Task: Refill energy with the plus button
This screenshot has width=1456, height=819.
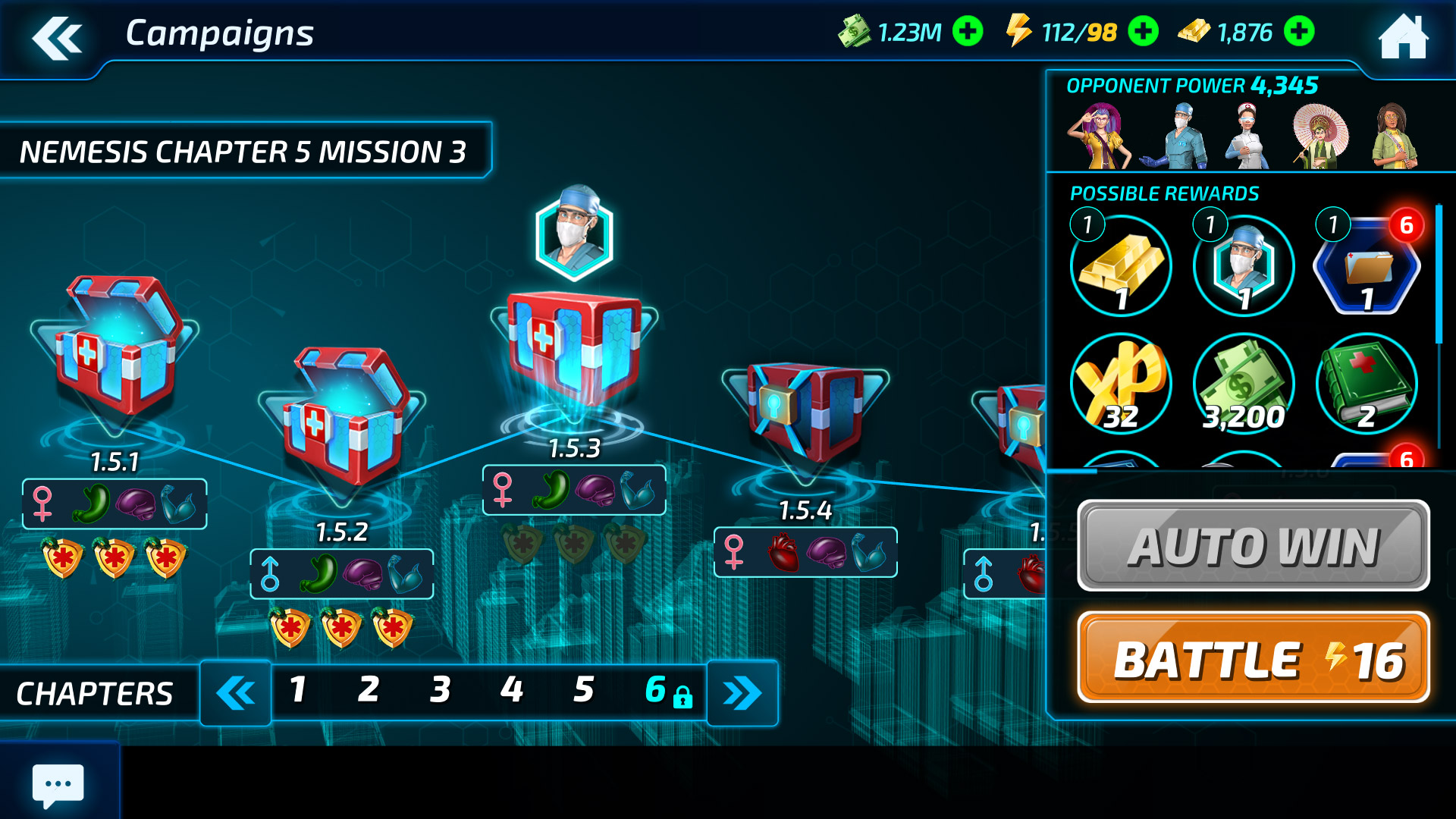Action: point(1143,32)
